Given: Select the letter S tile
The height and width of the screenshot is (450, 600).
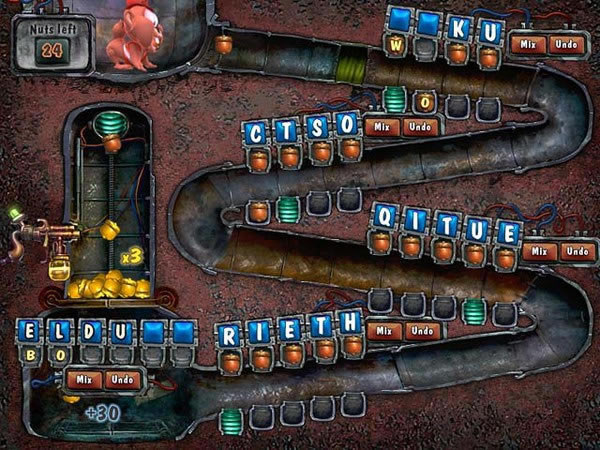Looking at the screenshot, I should pos(319,127).
